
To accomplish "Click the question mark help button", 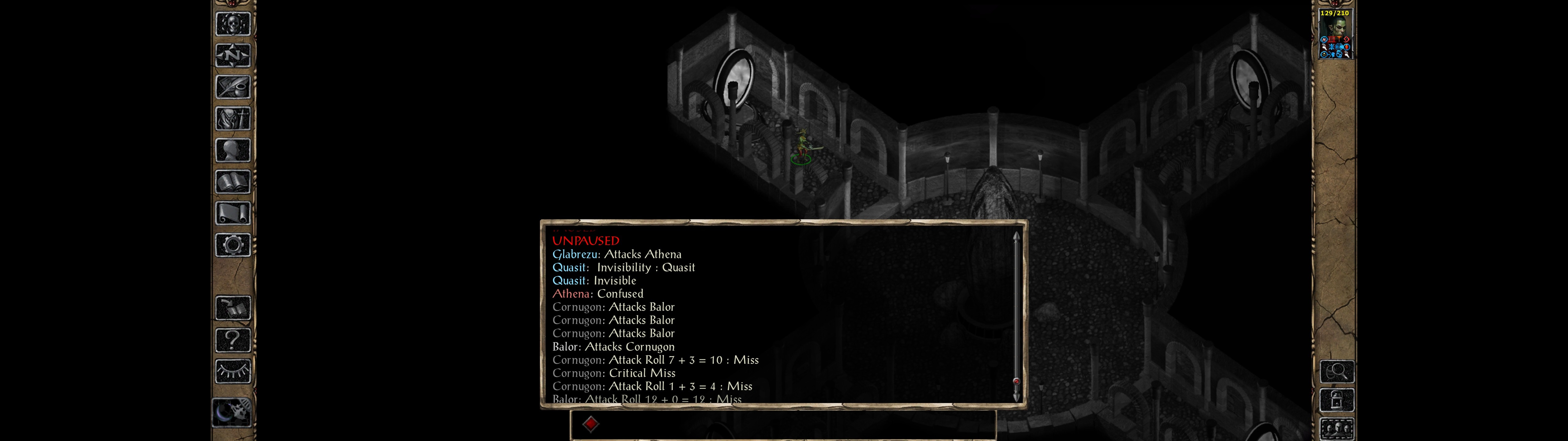I will coord(233,340).
